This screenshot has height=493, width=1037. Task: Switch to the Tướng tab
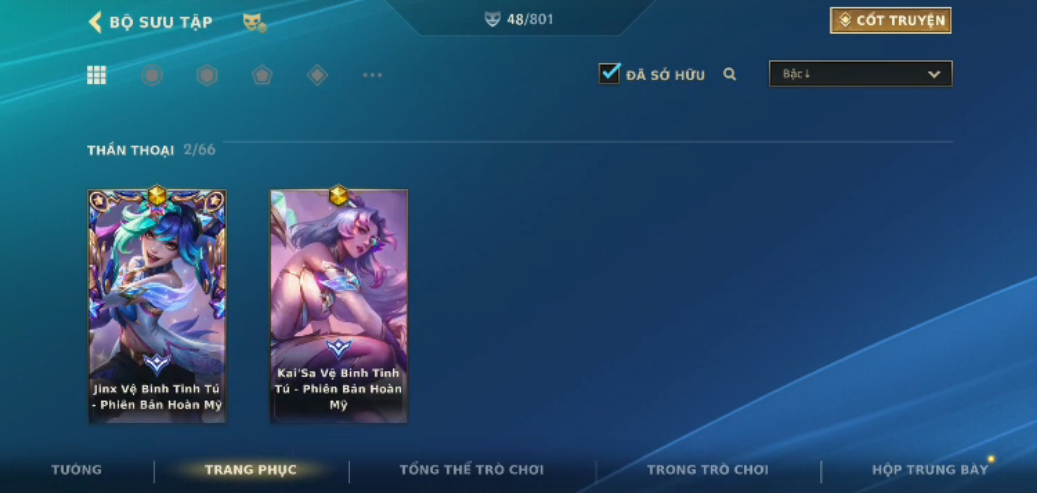point(77,470)
